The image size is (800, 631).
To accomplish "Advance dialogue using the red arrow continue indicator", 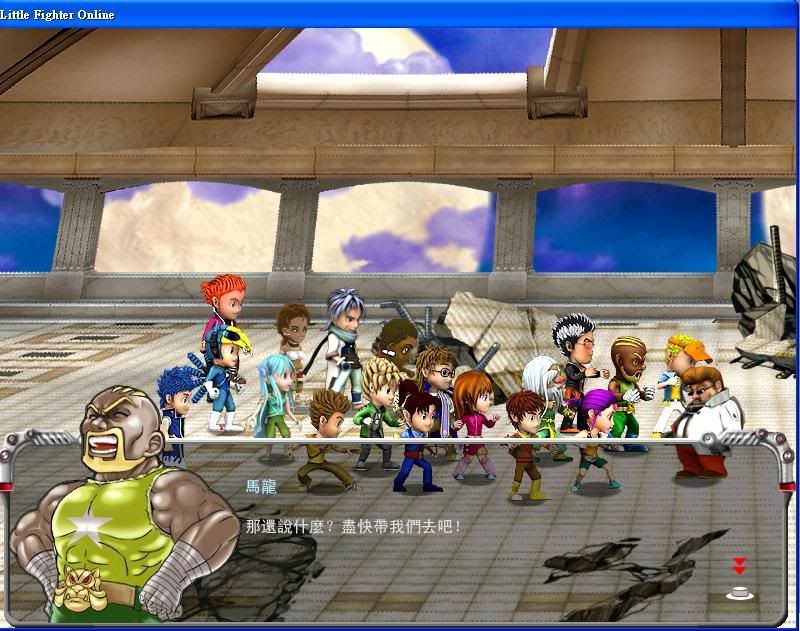I will [740, 567].
